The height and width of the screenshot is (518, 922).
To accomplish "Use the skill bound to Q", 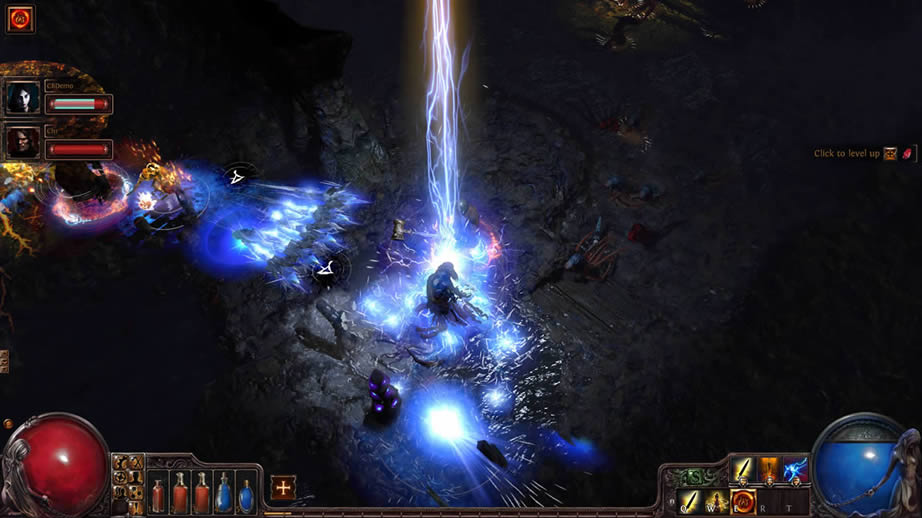I will pyautogui.click(x=690, y=501).
